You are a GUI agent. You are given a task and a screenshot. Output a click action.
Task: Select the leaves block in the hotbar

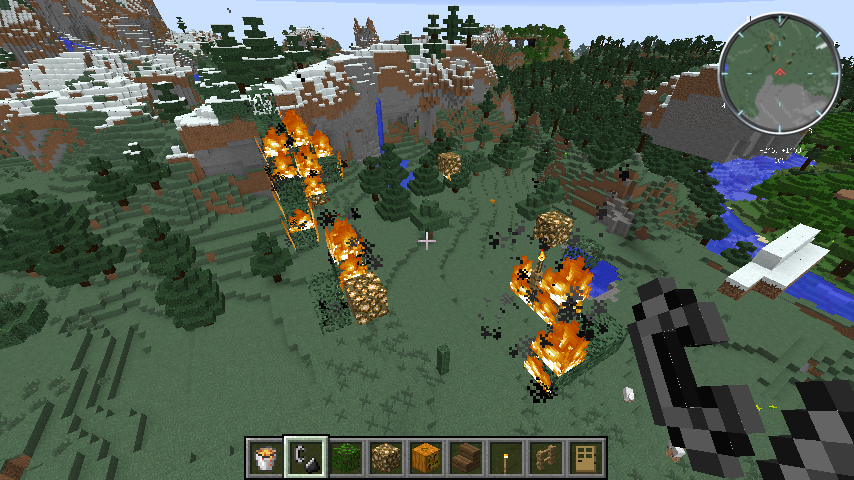point(345,458)
